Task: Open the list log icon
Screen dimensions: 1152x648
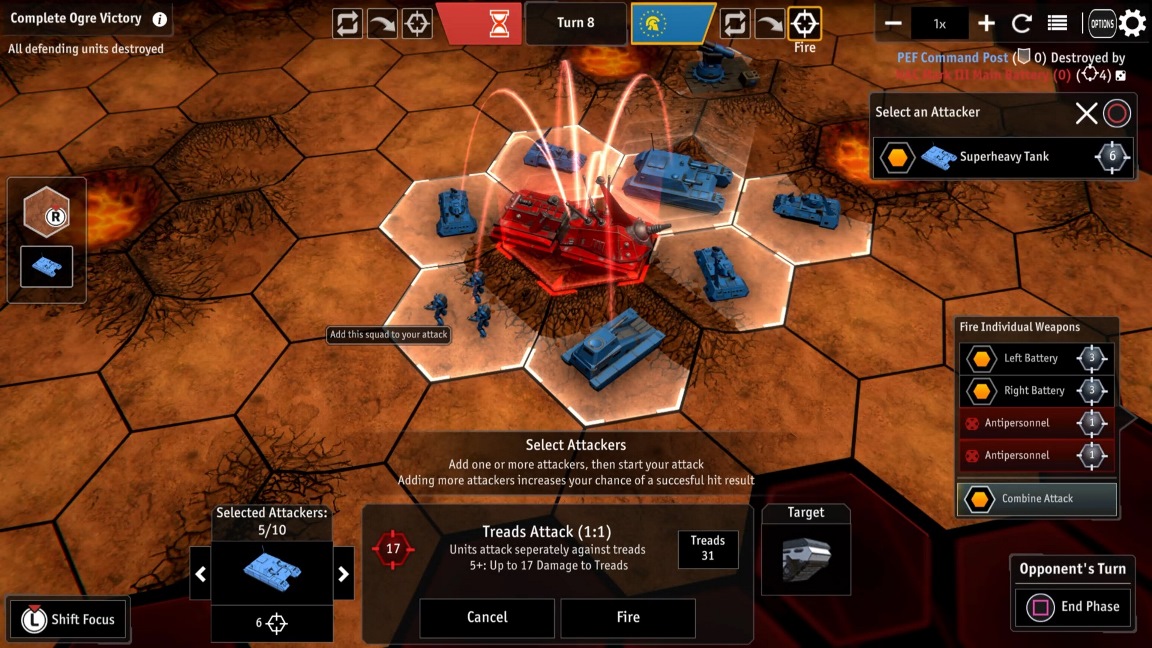Action: click(1057, 23)
